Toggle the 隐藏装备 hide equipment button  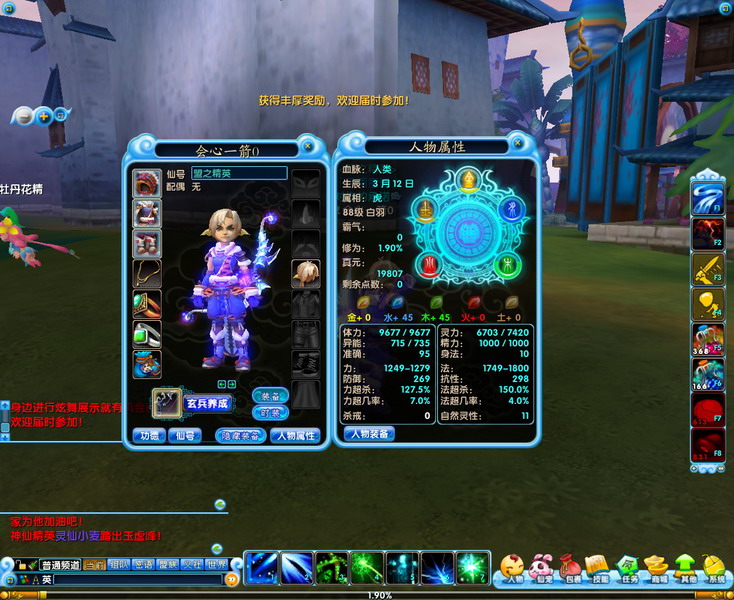(x=241, y=435)
